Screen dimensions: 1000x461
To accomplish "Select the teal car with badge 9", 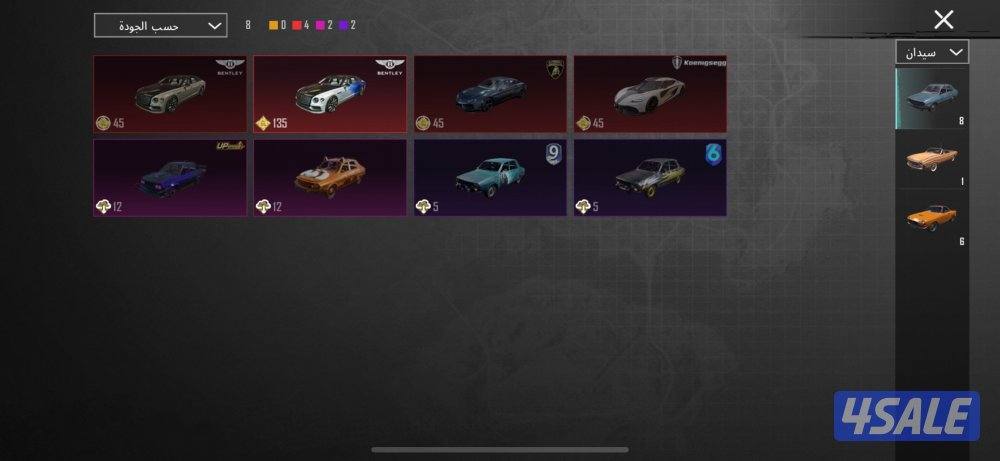I will [x=490, y=177].
